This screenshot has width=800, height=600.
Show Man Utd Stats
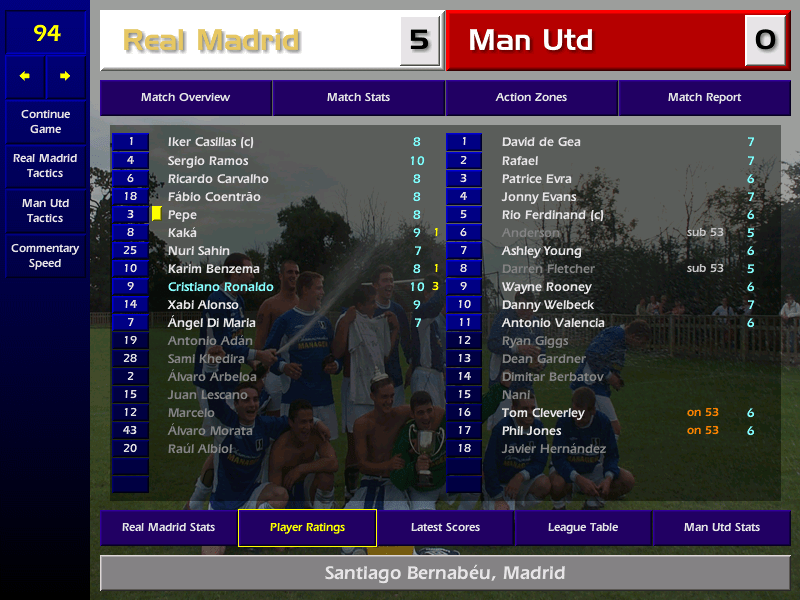pos(721,528)
